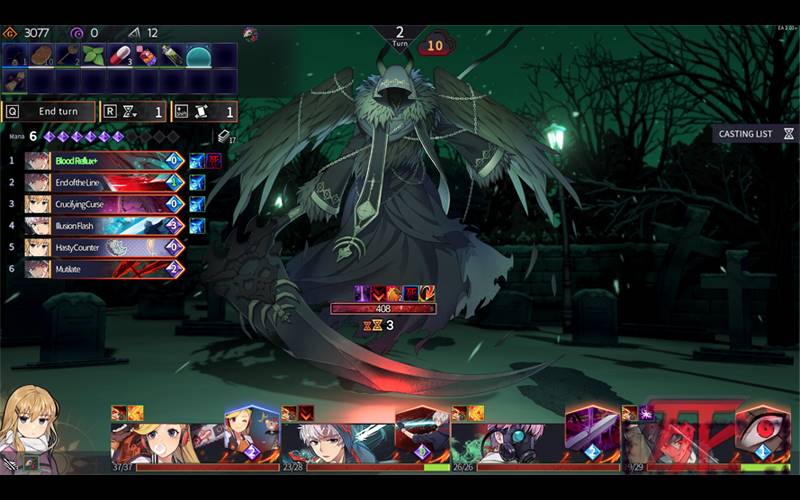Open the Casting List panel
This screenshot has width=800, height=500.
click(755, 133)
